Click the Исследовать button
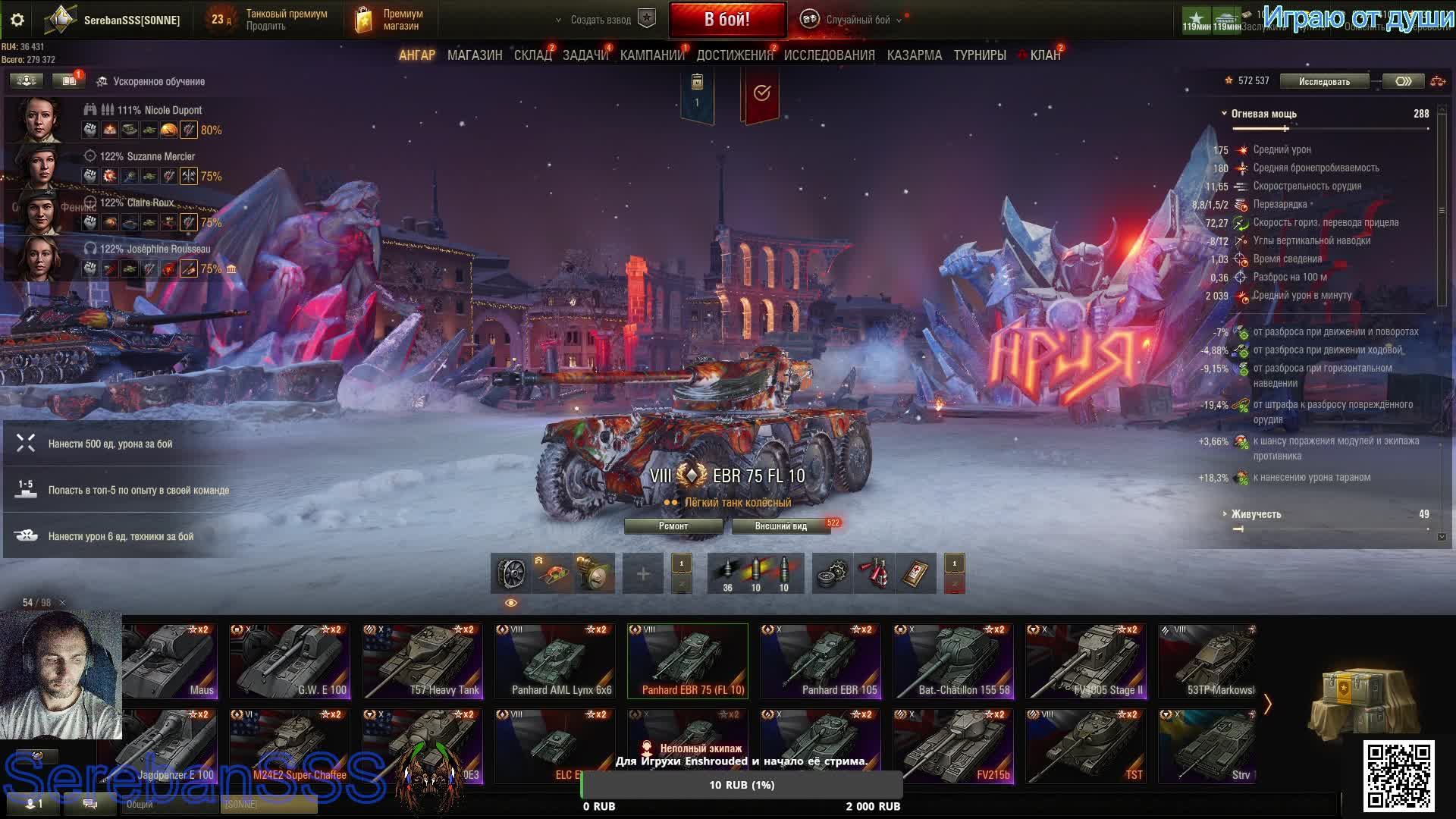The height and width of the screenshot is (819, 1456). point(1323,81)
